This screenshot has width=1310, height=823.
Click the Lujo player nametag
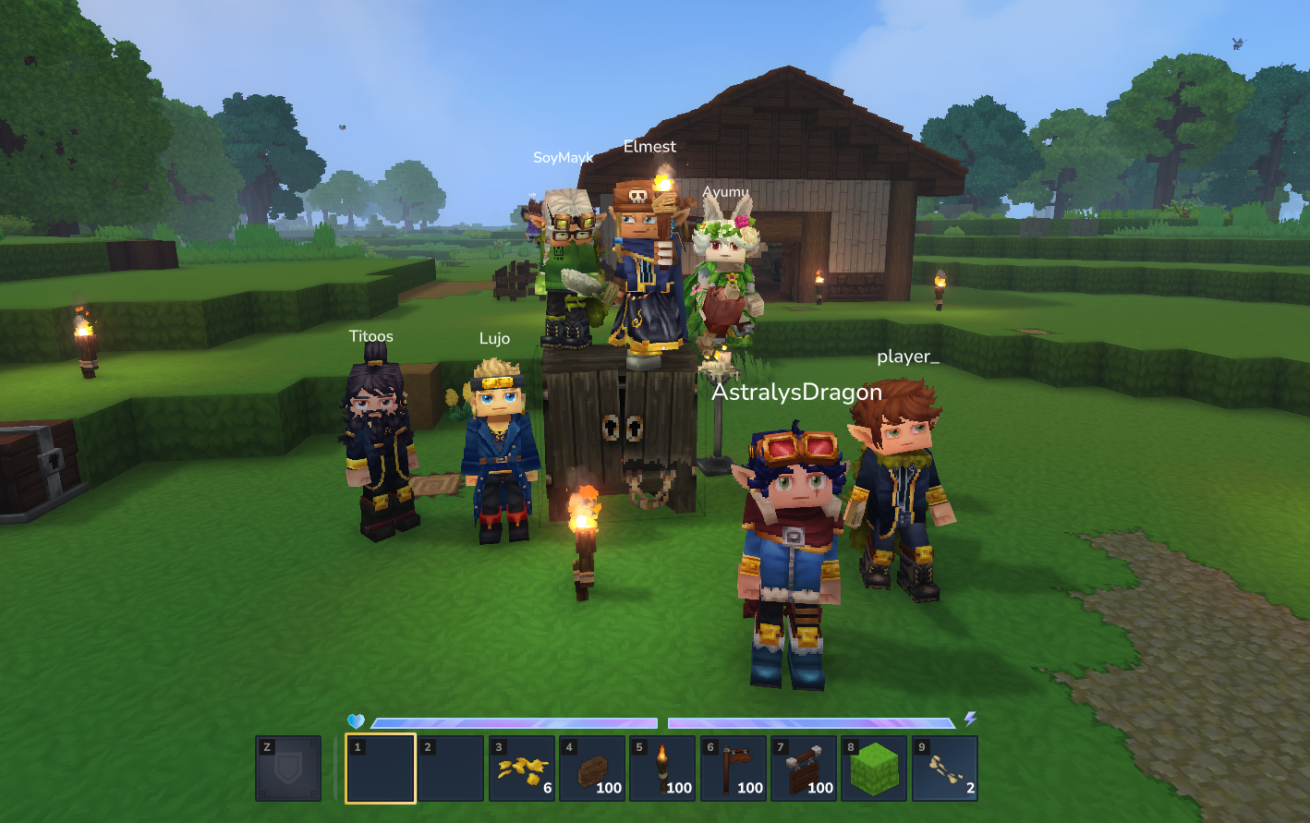click(494, 338)
